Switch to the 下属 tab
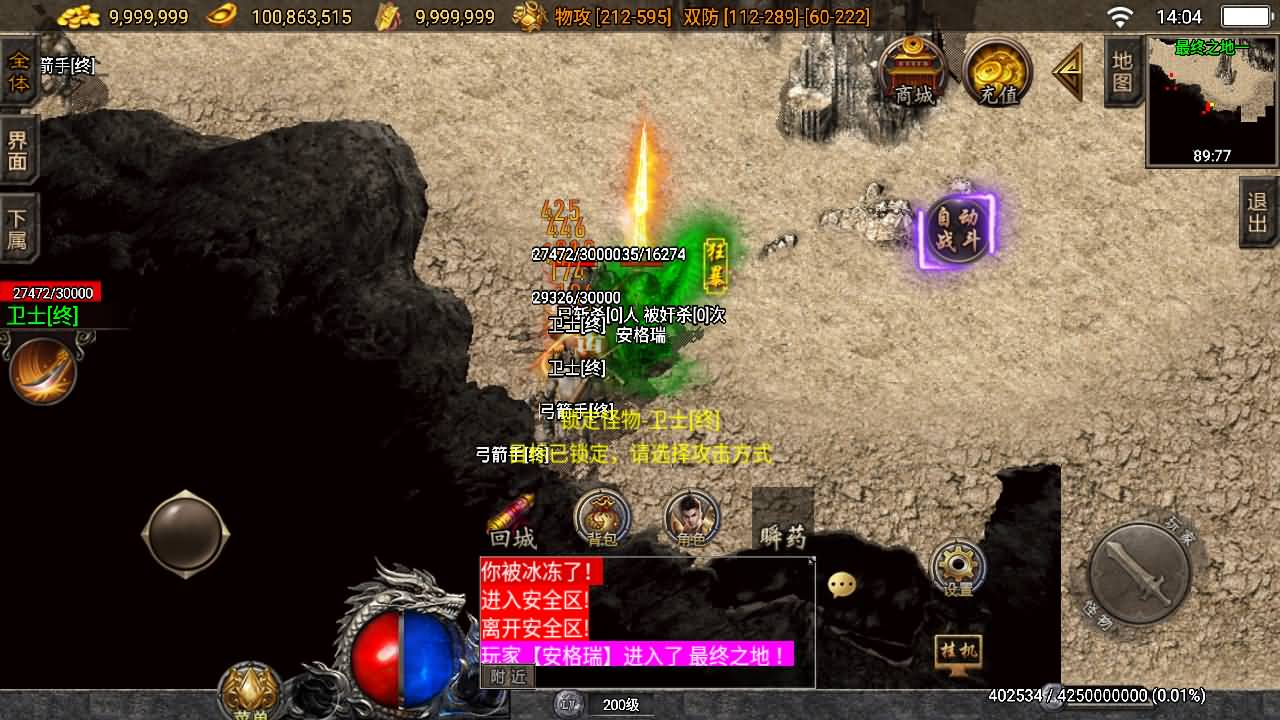 point(19,230)
